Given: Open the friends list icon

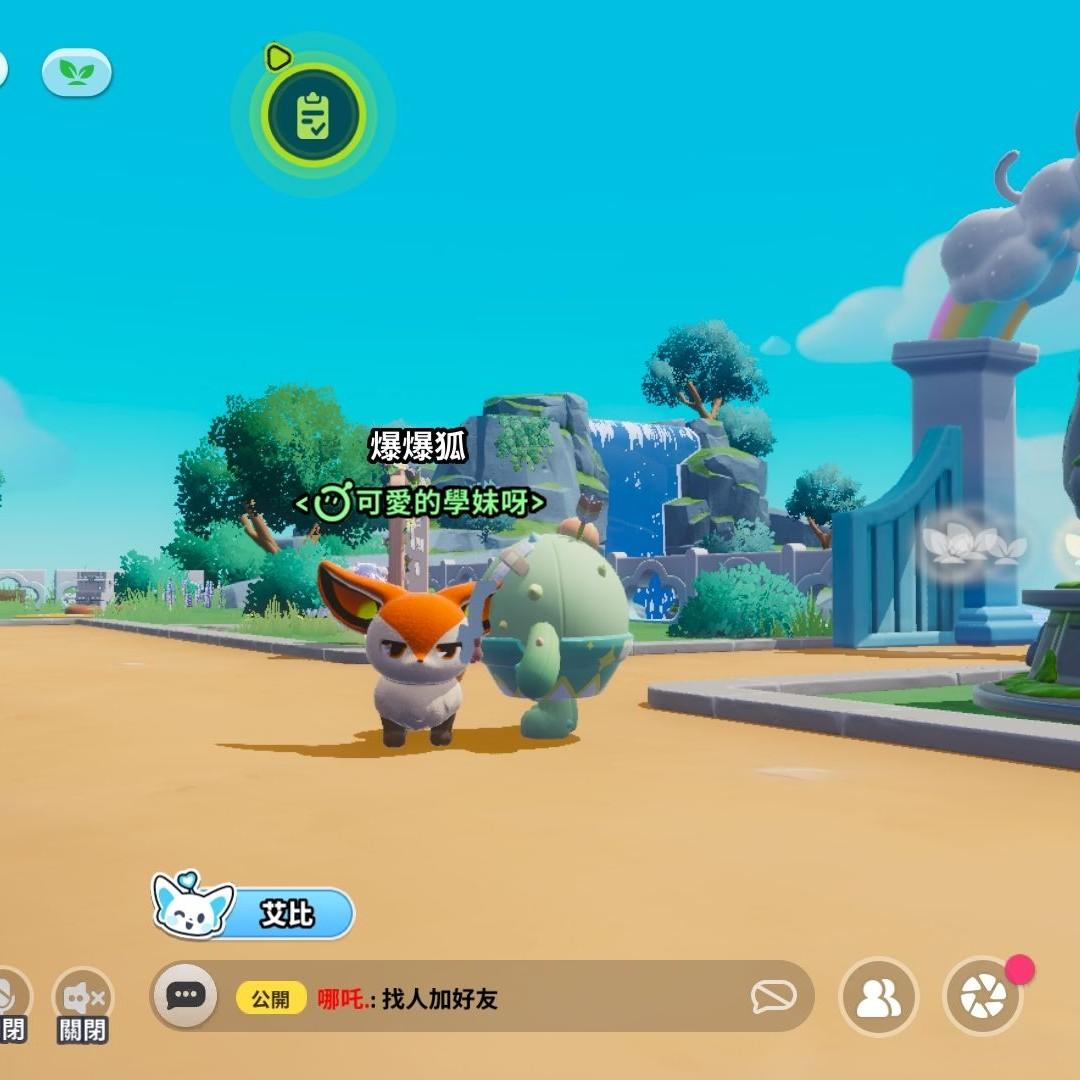Looking at the screenshot, I should (x=878, y=997).
